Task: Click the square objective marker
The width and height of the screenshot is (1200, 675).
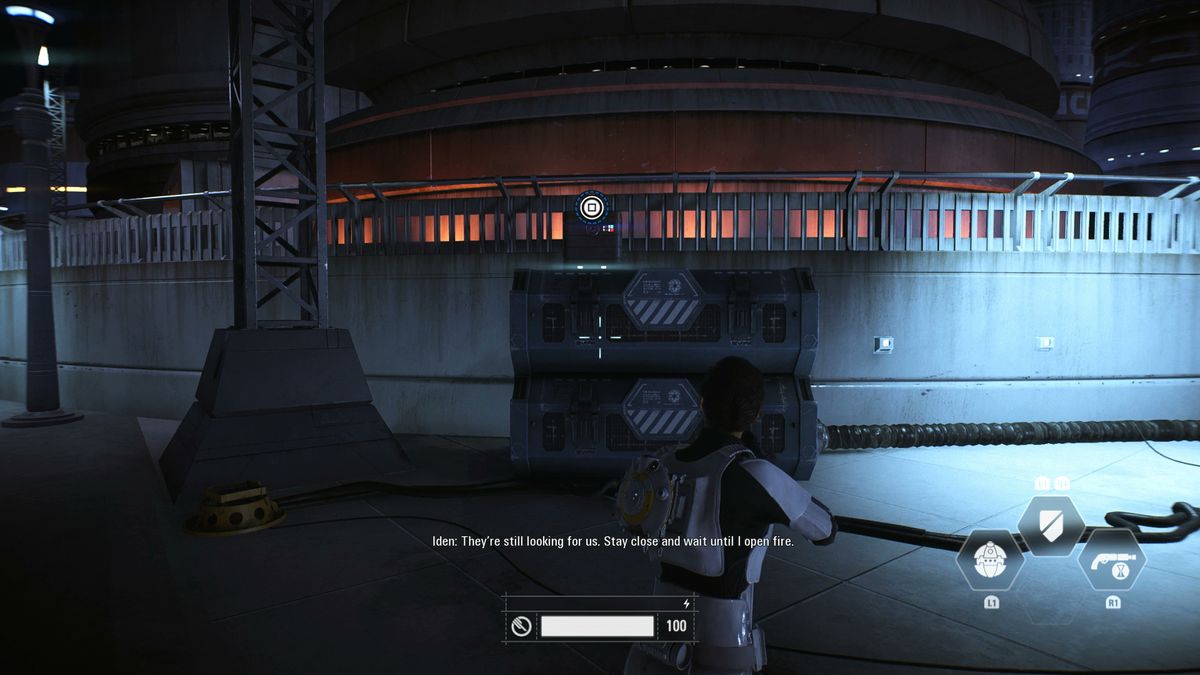Action: click(591, 208)
